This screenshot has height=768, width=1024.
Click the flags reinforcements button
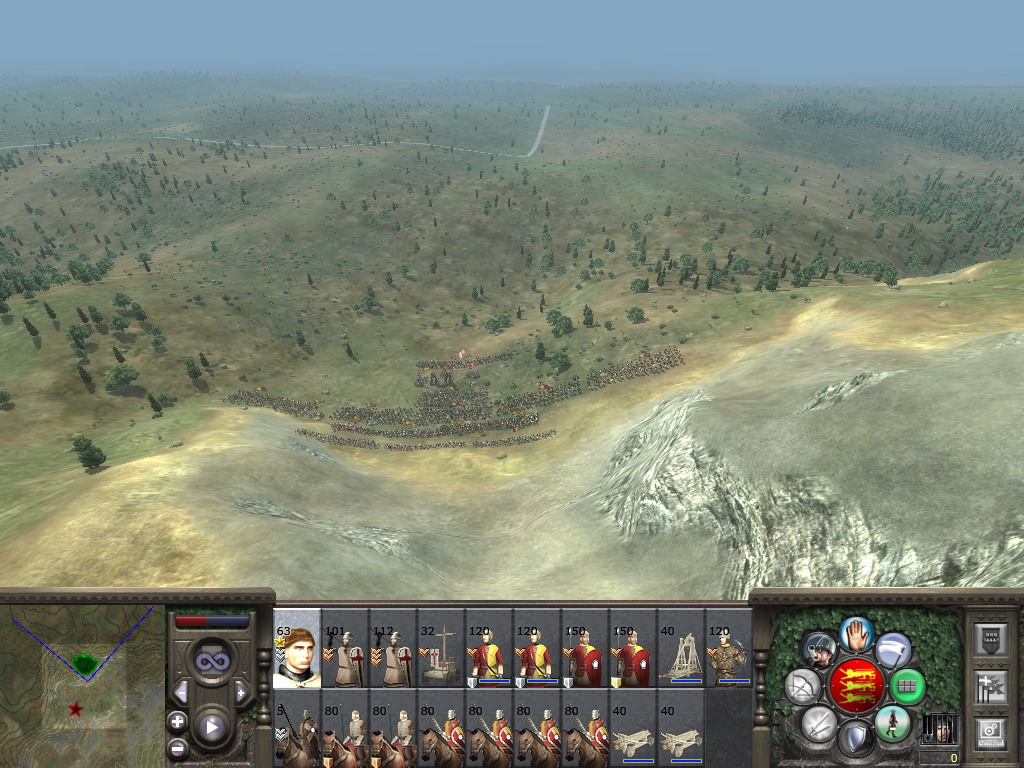click(989, 687)
